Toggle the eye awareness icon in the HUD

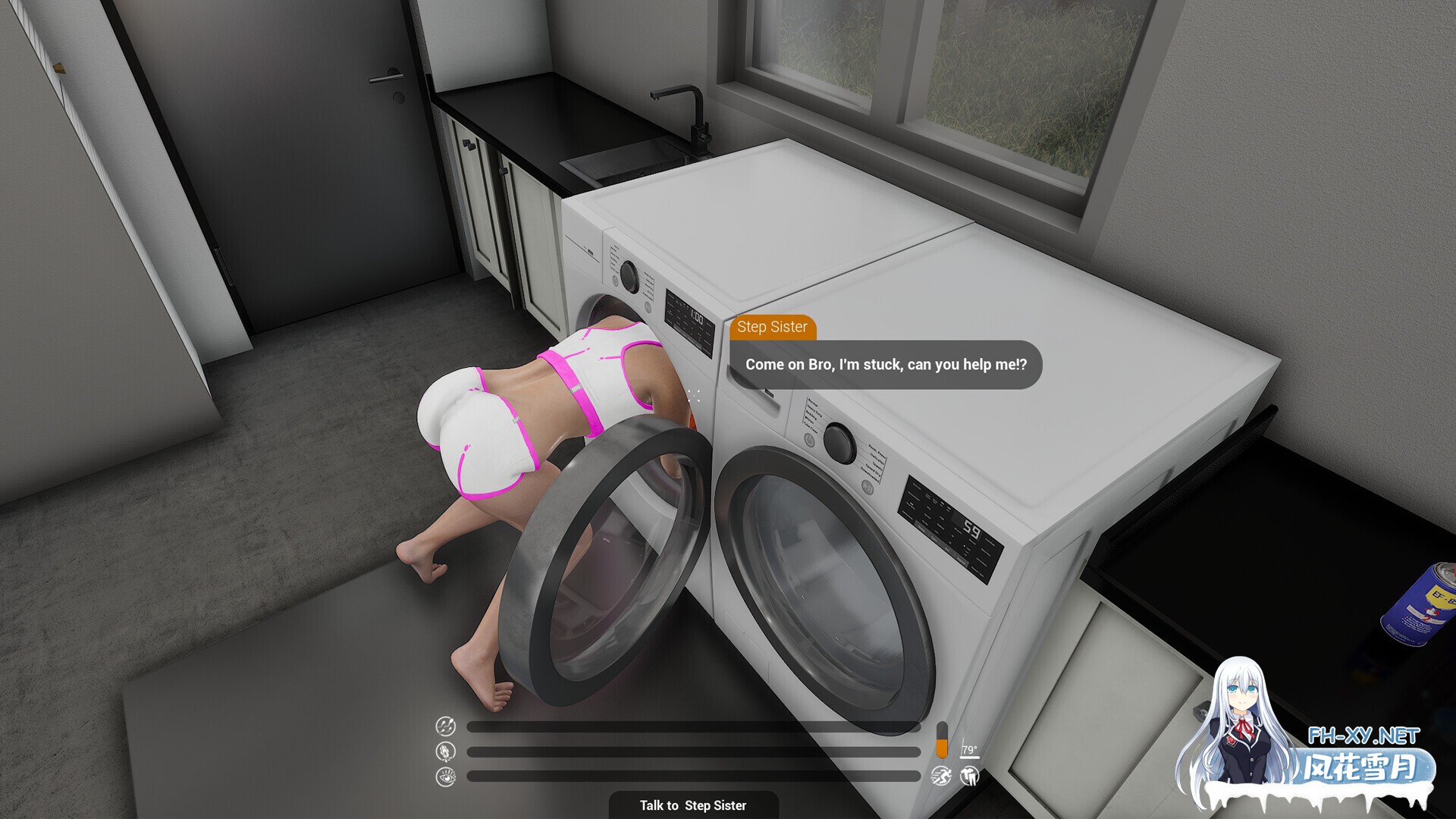point(447,777)
